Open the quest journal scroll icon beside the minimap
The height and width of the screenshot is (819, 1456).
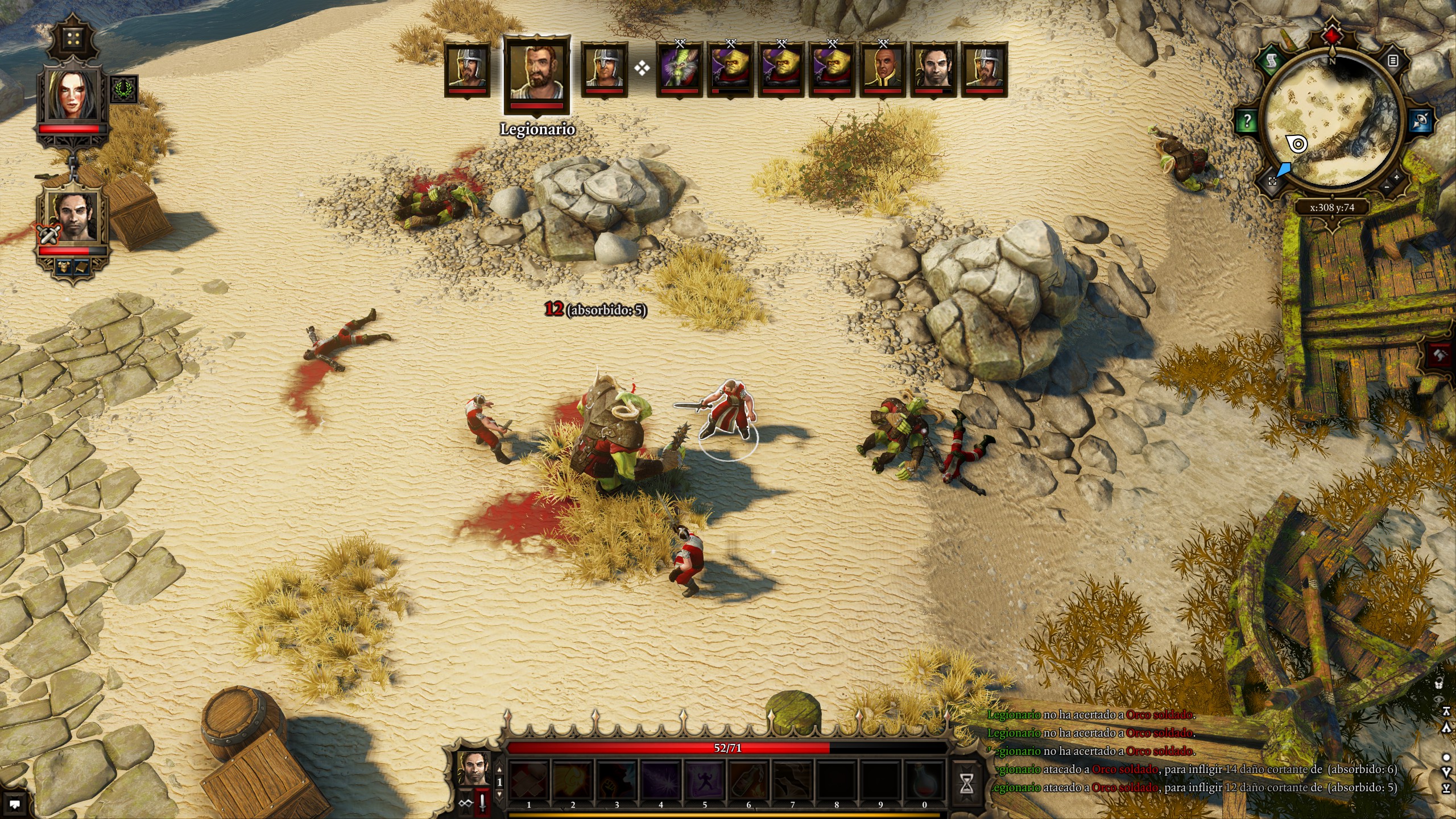(1272, 61)
